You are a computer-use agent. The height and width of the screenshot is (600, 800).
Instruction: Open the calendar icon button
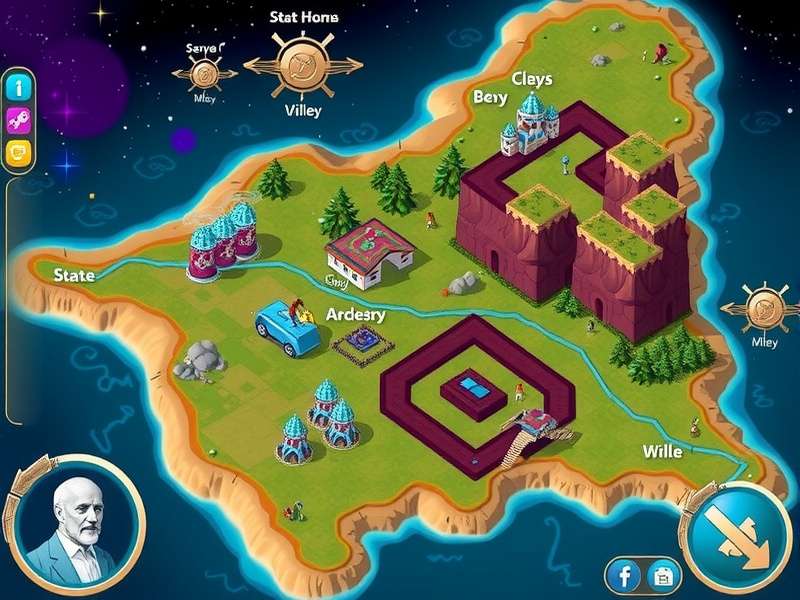coord(662,576)
